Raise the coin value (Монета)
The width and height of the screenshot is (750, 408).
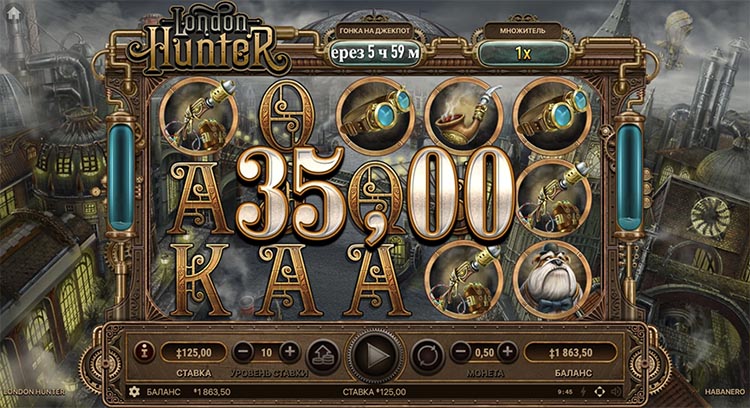pos(508,352)
